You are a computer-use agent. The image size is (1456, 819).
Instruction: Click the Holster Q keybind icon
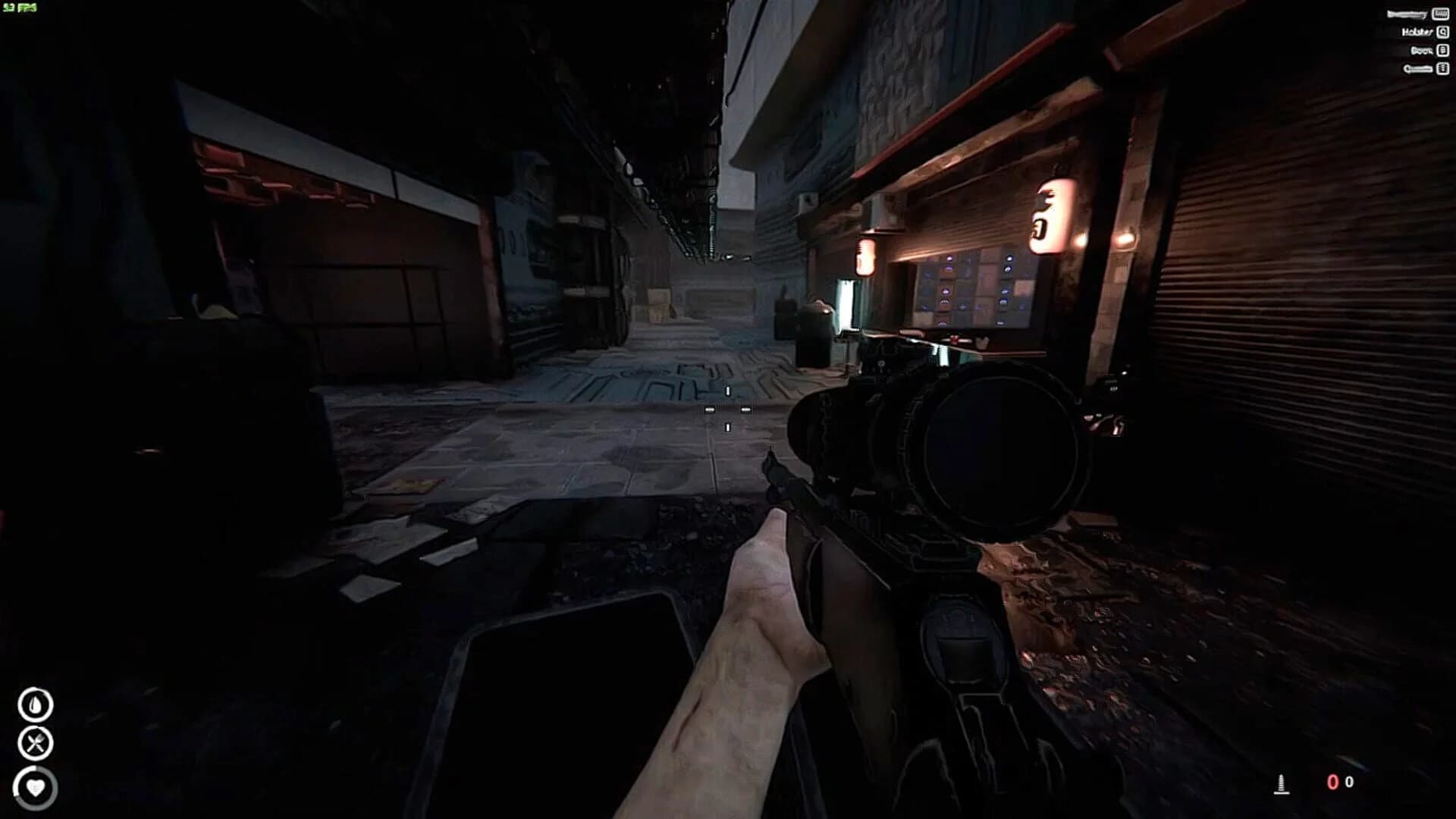[1442, 33]
